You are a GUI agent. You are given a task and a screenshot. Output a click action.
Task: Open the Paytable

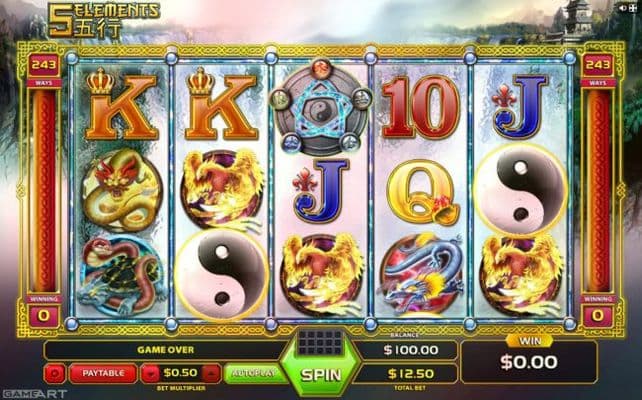[x=102, y=373]
